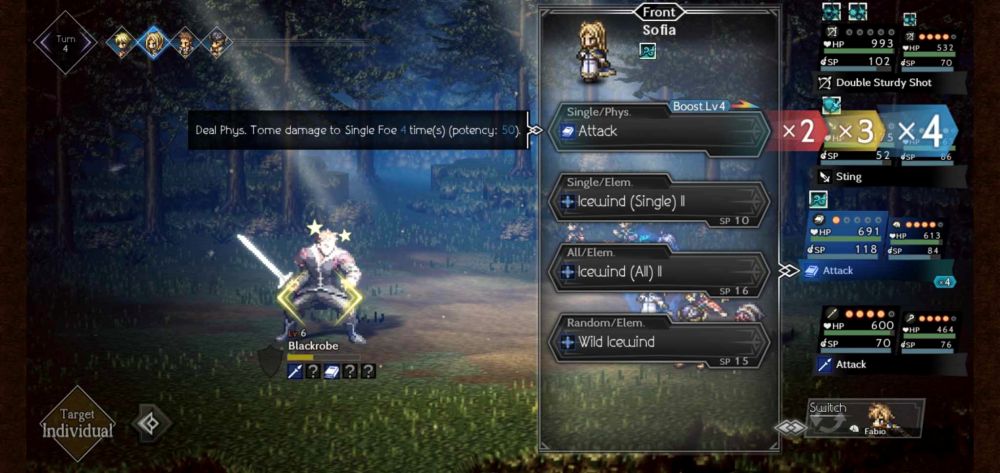
Task: Select the party member using Double Sturdy Shot
Action: click(880, 60)
